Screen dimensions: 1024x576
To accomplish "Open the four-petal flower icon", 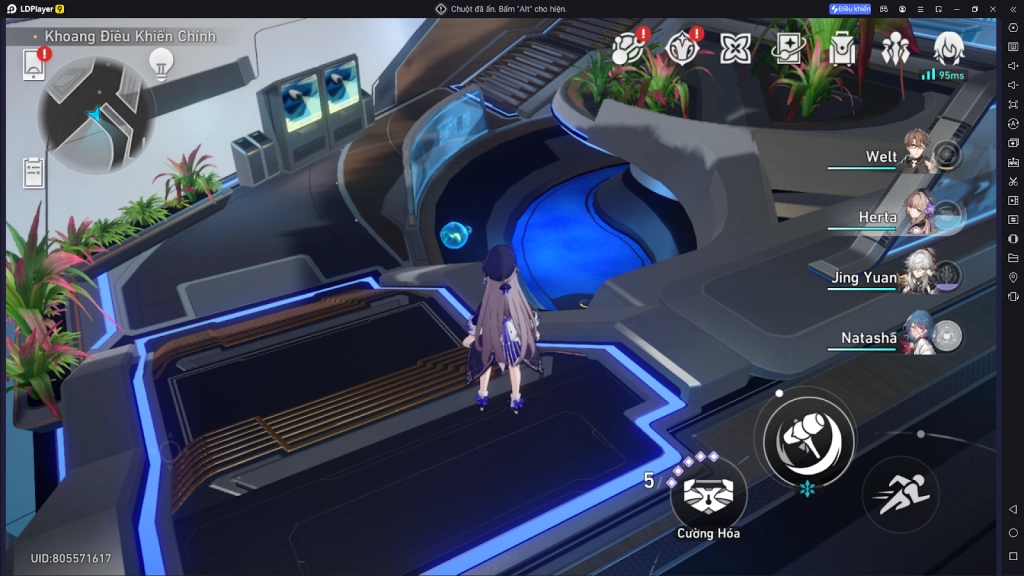I will [x=735, y=48].
